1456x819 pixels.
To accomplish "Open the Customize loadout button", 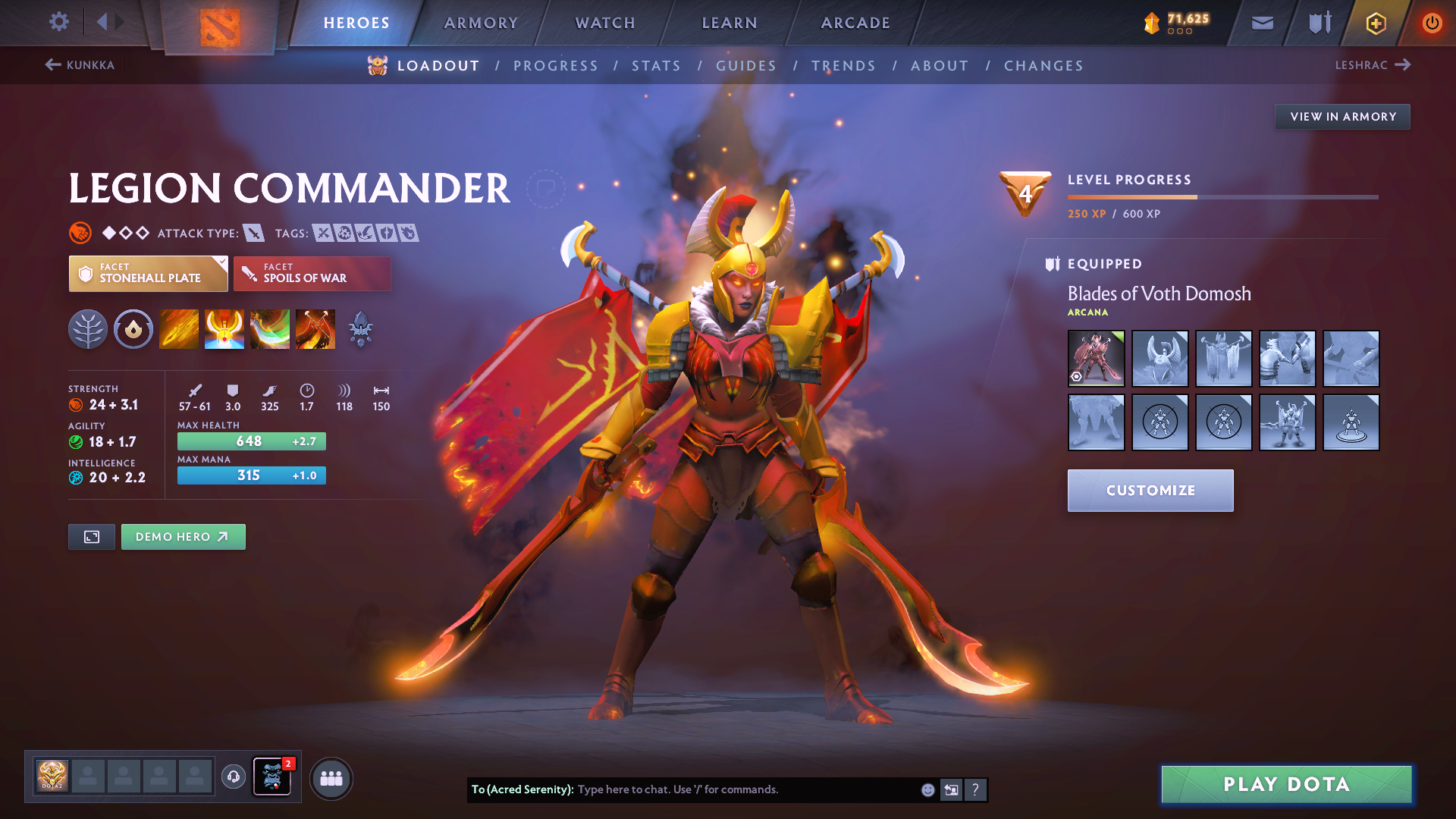I will click(x=1150, y=491).
